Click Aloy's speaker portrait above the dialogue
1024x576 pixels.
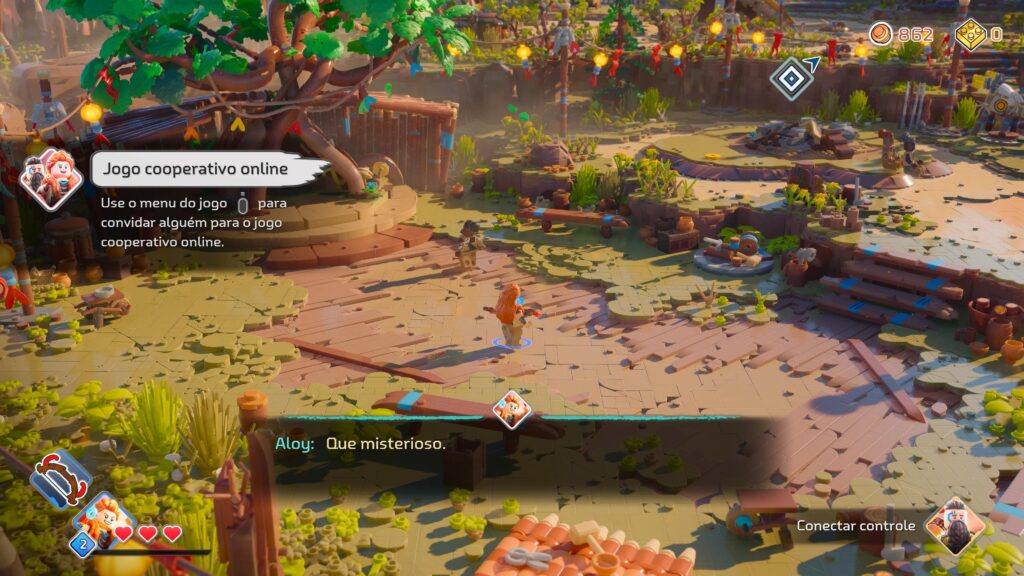[512, 409]
